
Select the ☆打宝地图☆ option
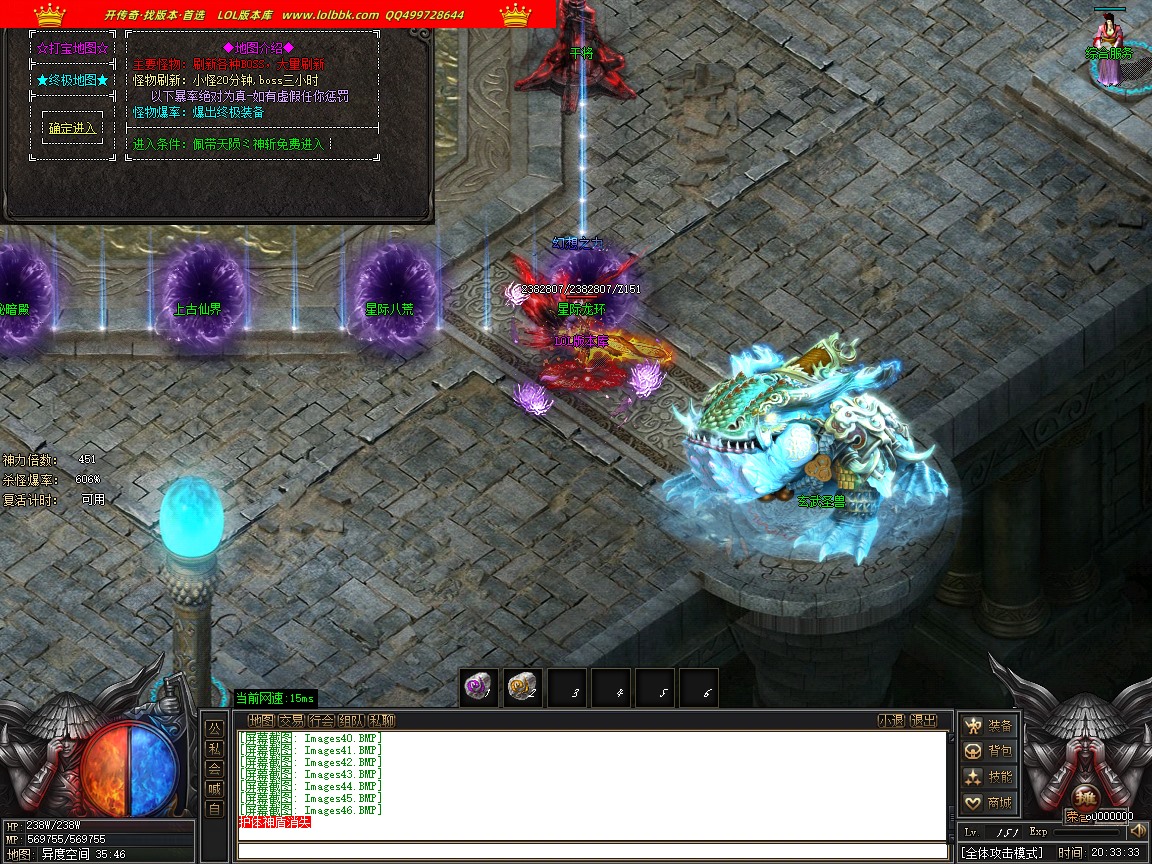click(x=72, y=47)
